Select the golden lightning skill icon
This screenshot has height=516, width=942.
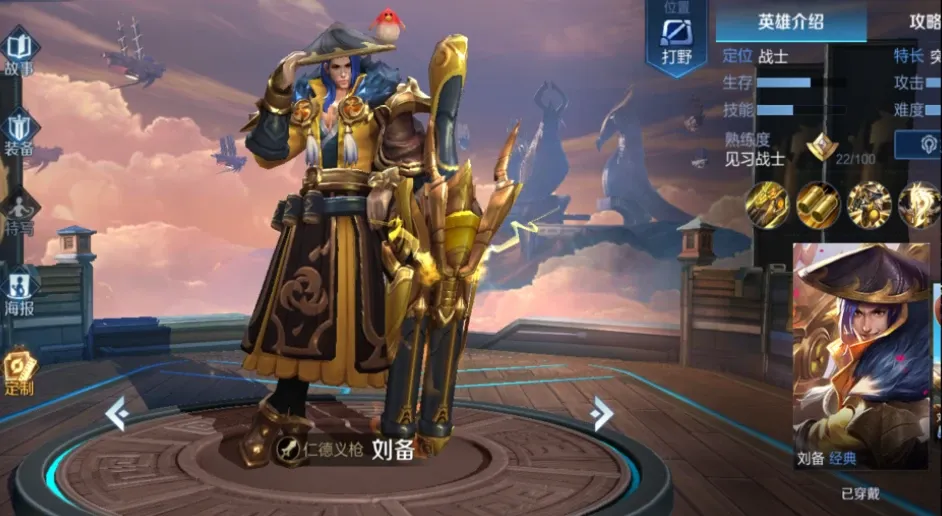919,205
